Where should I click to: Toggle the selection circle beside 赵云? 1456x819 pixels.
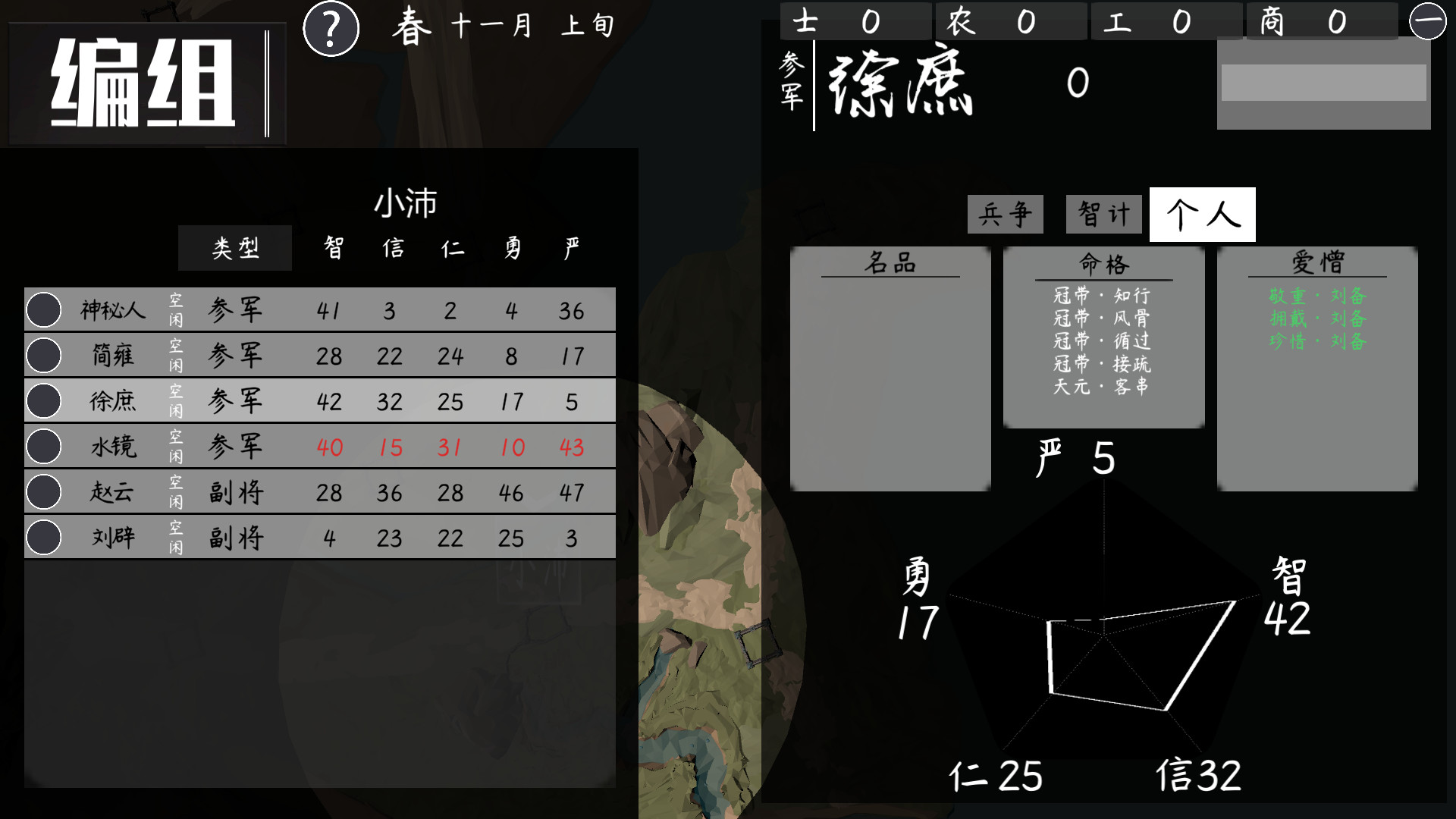(43, 491)
